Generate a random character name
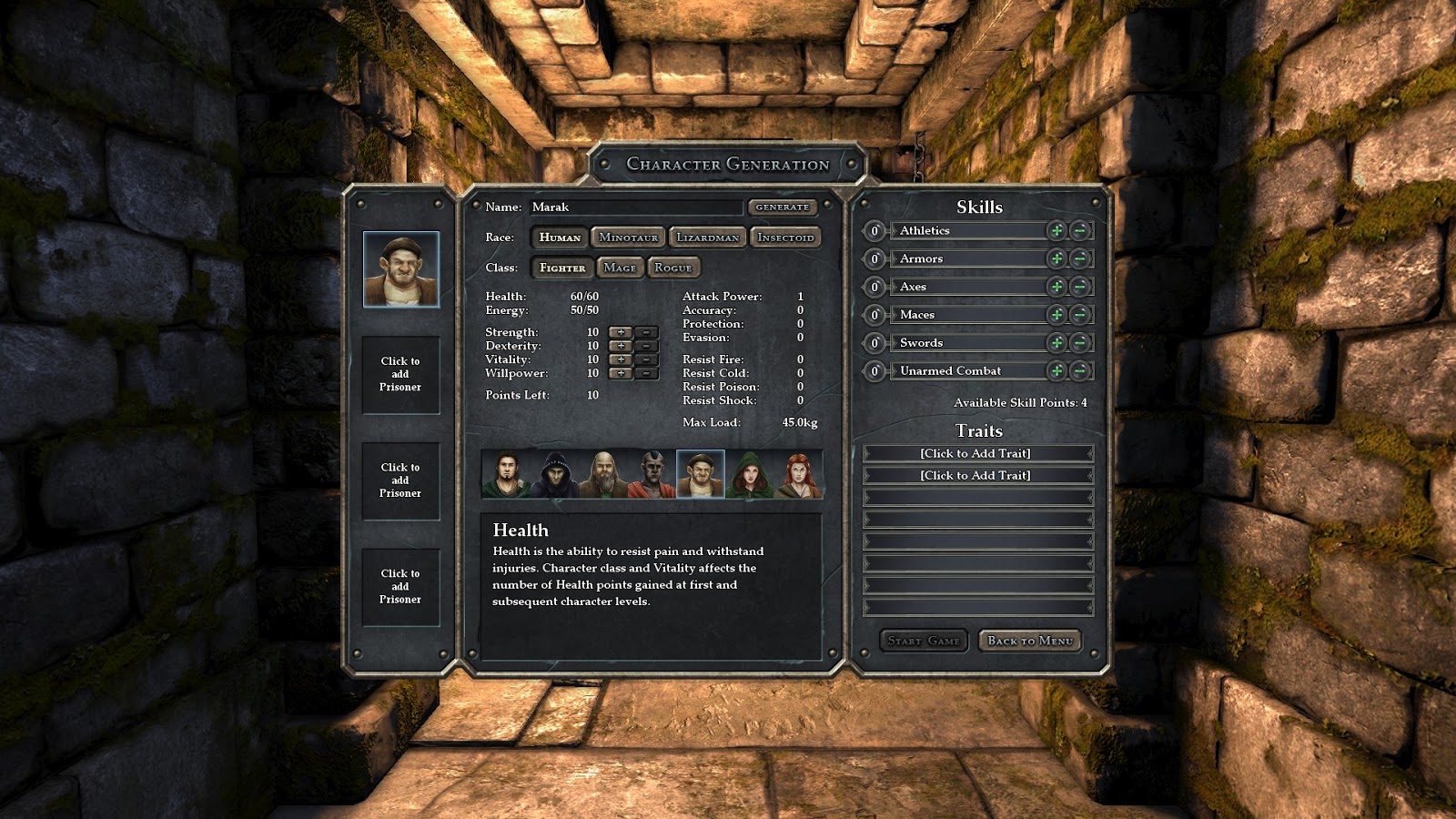The image size is (1456, 819). pyautogui.click(x=782, y=207)
